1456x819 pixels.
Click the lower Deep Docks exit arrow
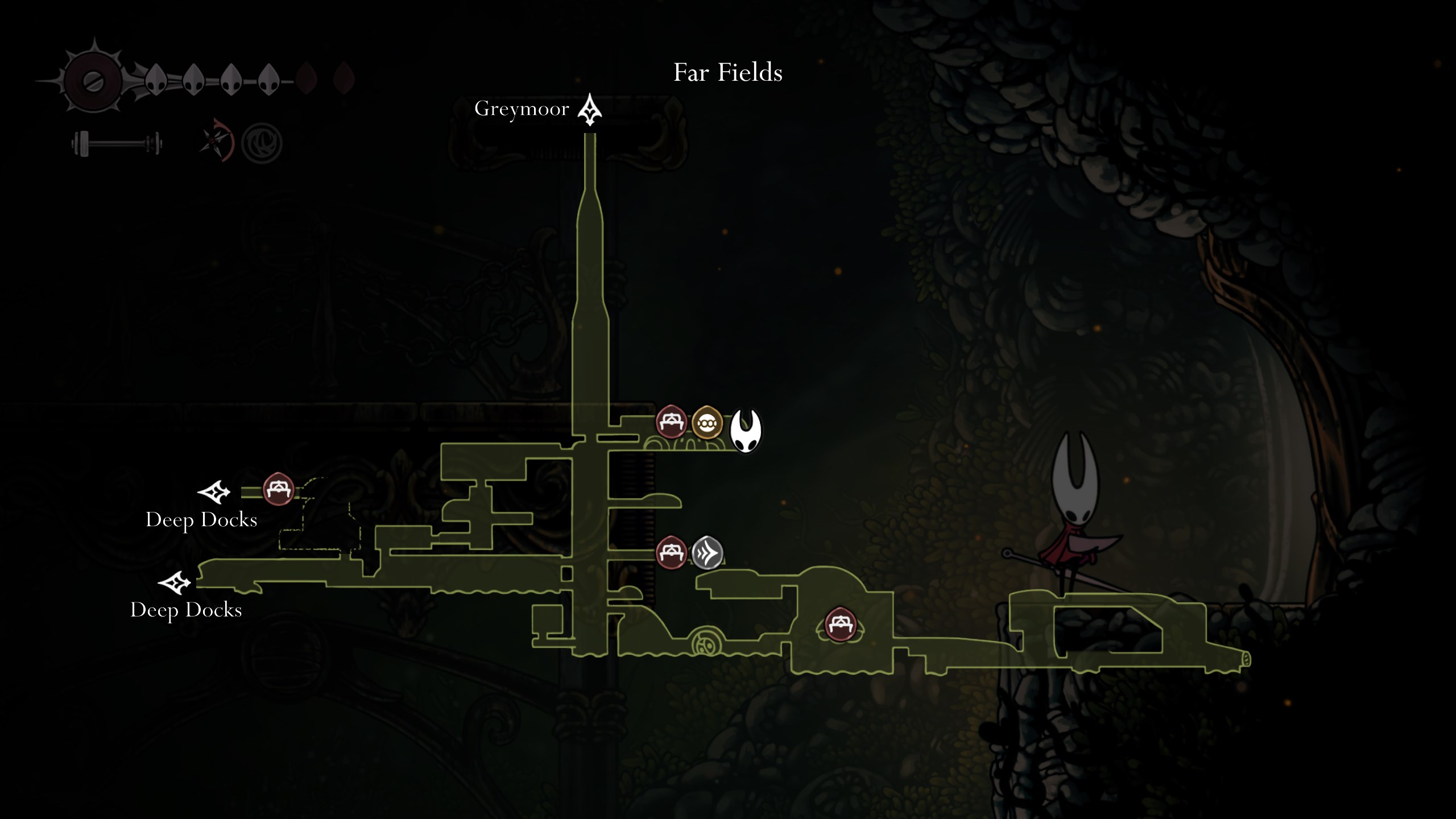point(174,583)
